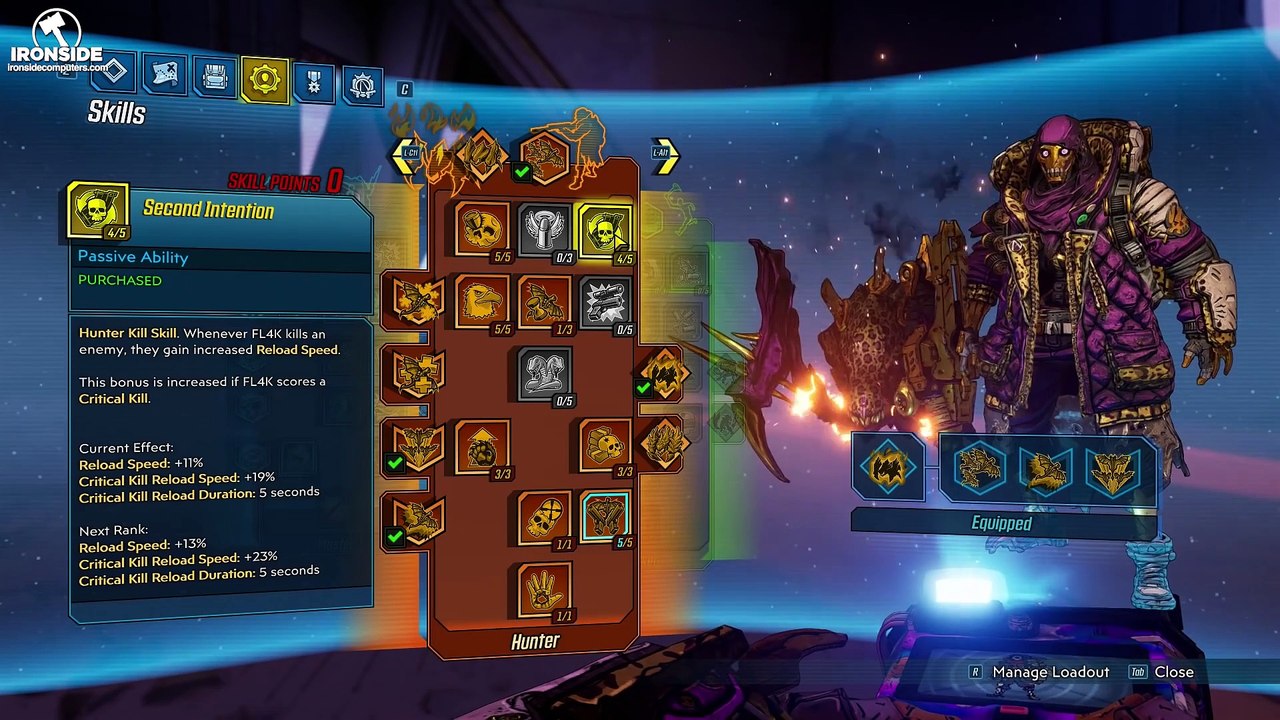The image size is (1280, 720).
Task: Select the hand-icon capstone skill
Action: click(x=544, y=590)
